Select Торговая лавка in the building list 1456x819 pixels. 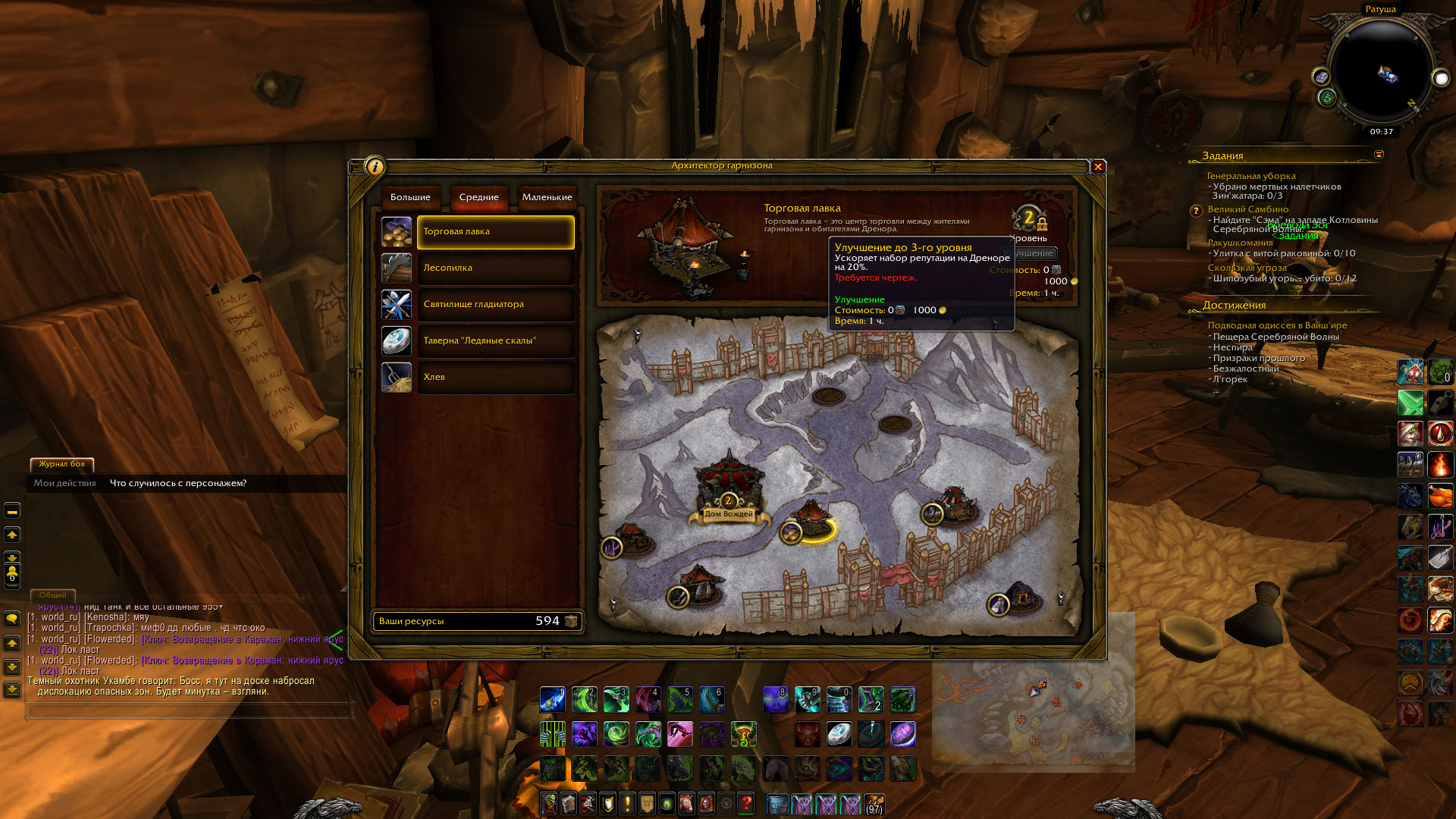coord(495,232)
